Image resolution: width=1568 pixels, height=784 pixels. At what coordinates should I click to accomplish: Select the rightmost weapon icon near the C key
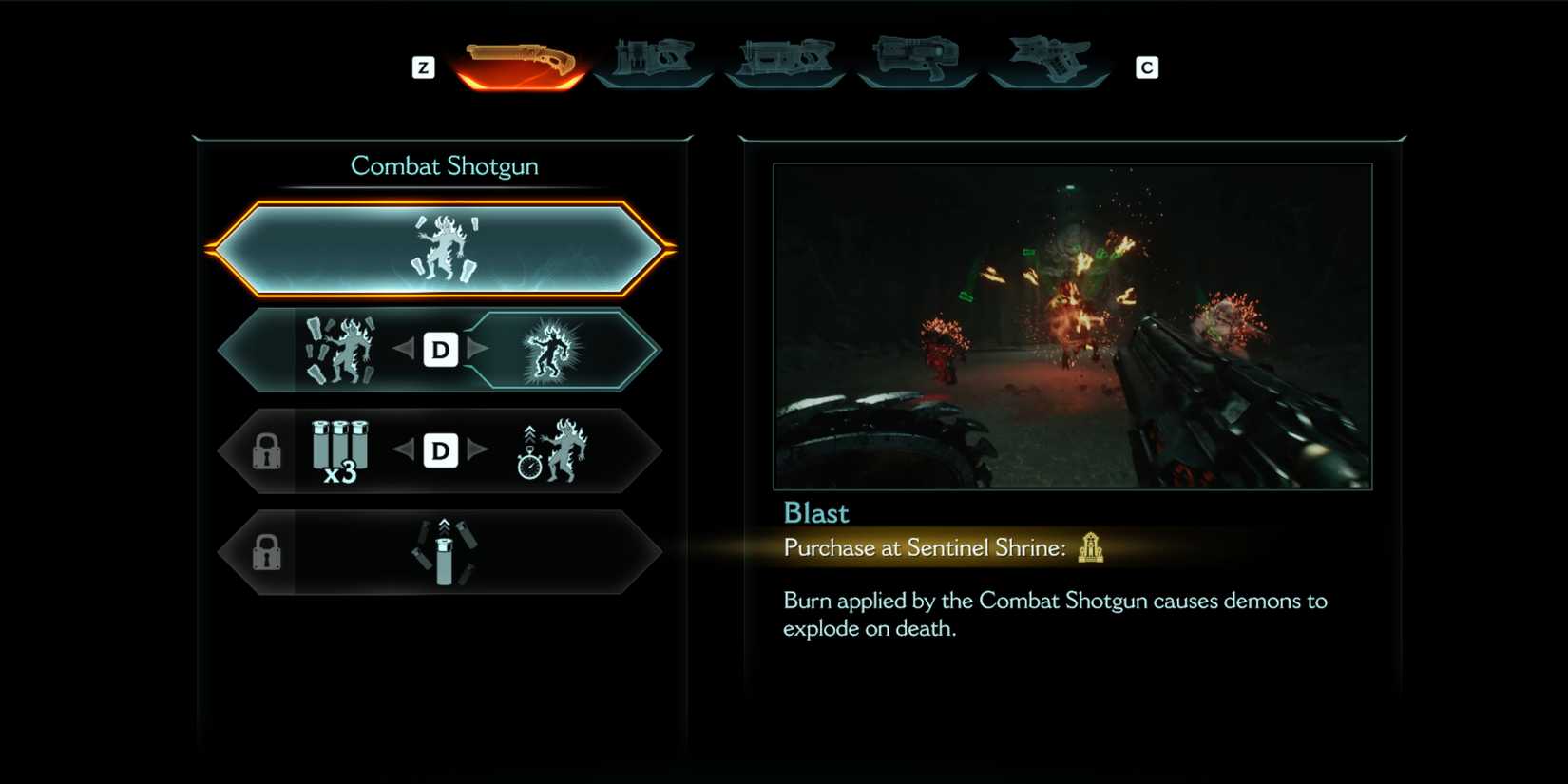click(1048, 59)
